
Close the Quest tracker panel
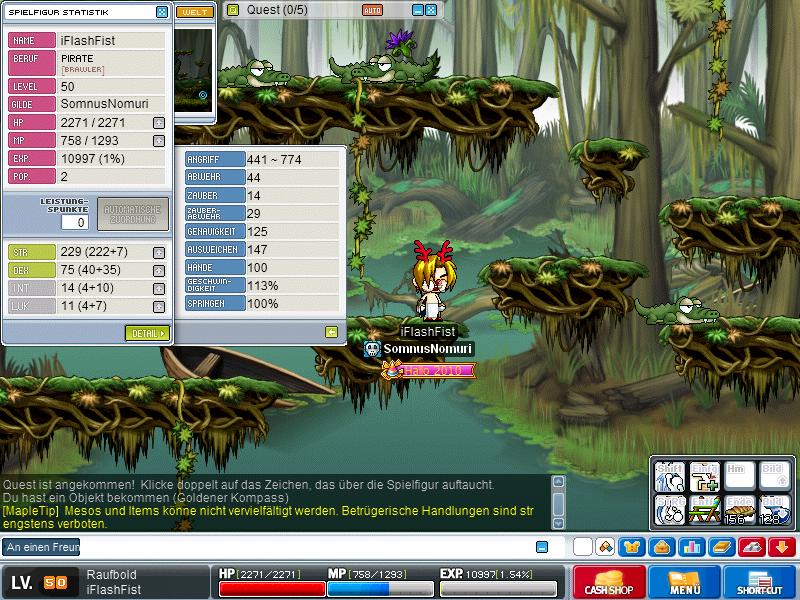[431, 10]
